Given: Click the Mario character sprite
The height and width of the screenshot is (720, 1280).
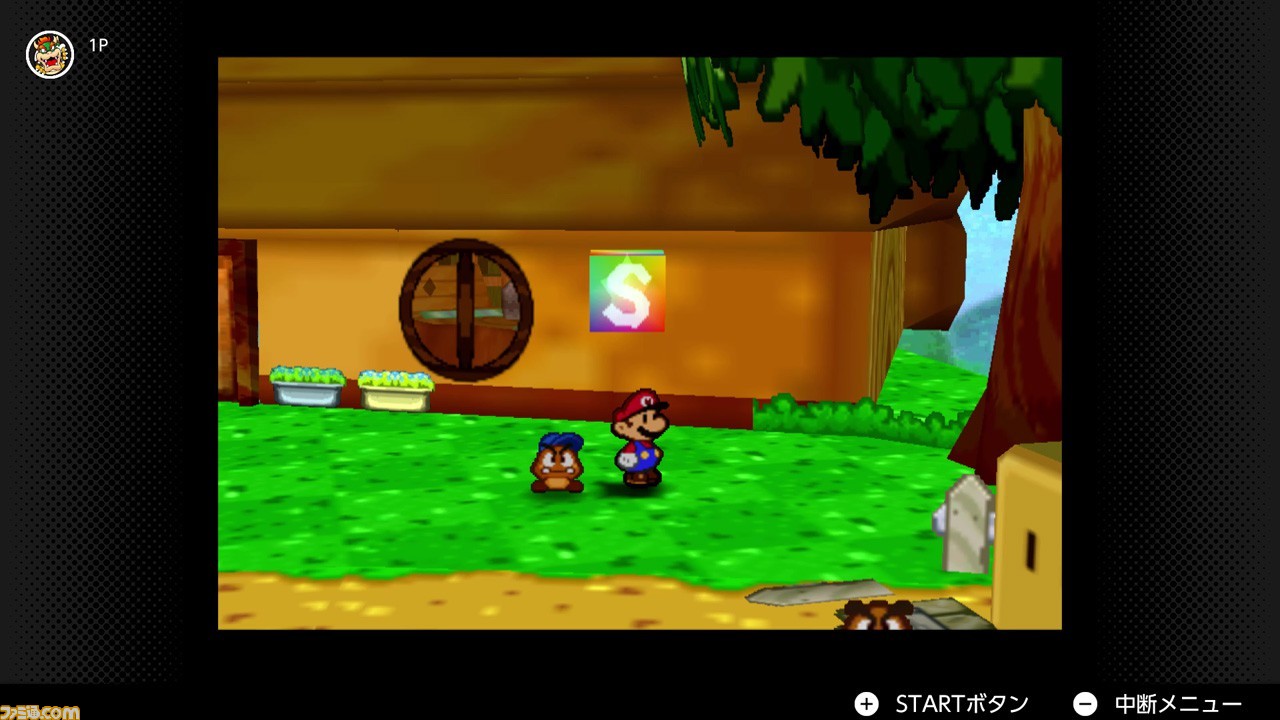Looking at the screenshot, I should (x=640, y=440).
